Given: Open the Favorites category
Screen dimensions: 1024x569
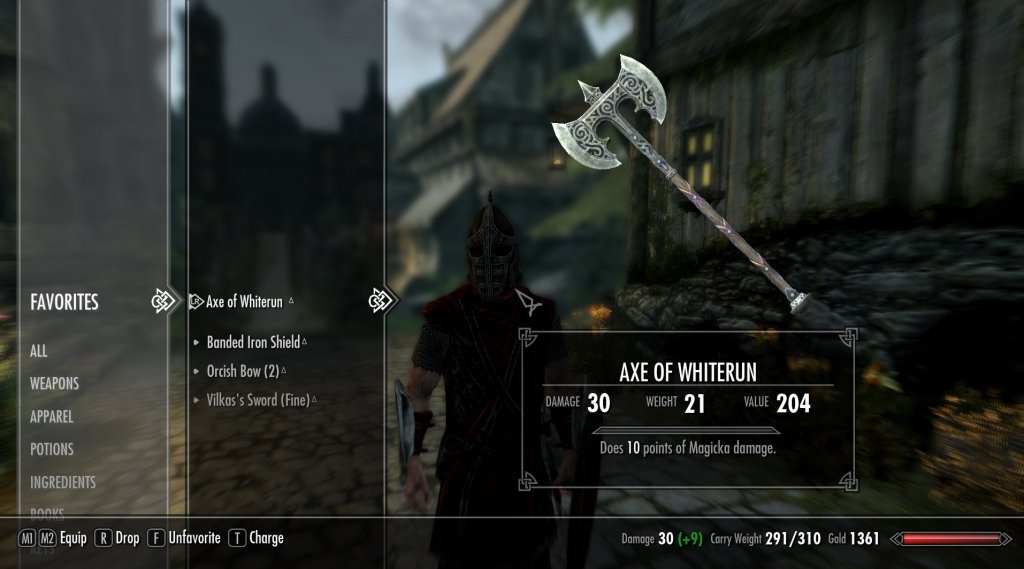Looking at the screenshot, I should [64, 301].
